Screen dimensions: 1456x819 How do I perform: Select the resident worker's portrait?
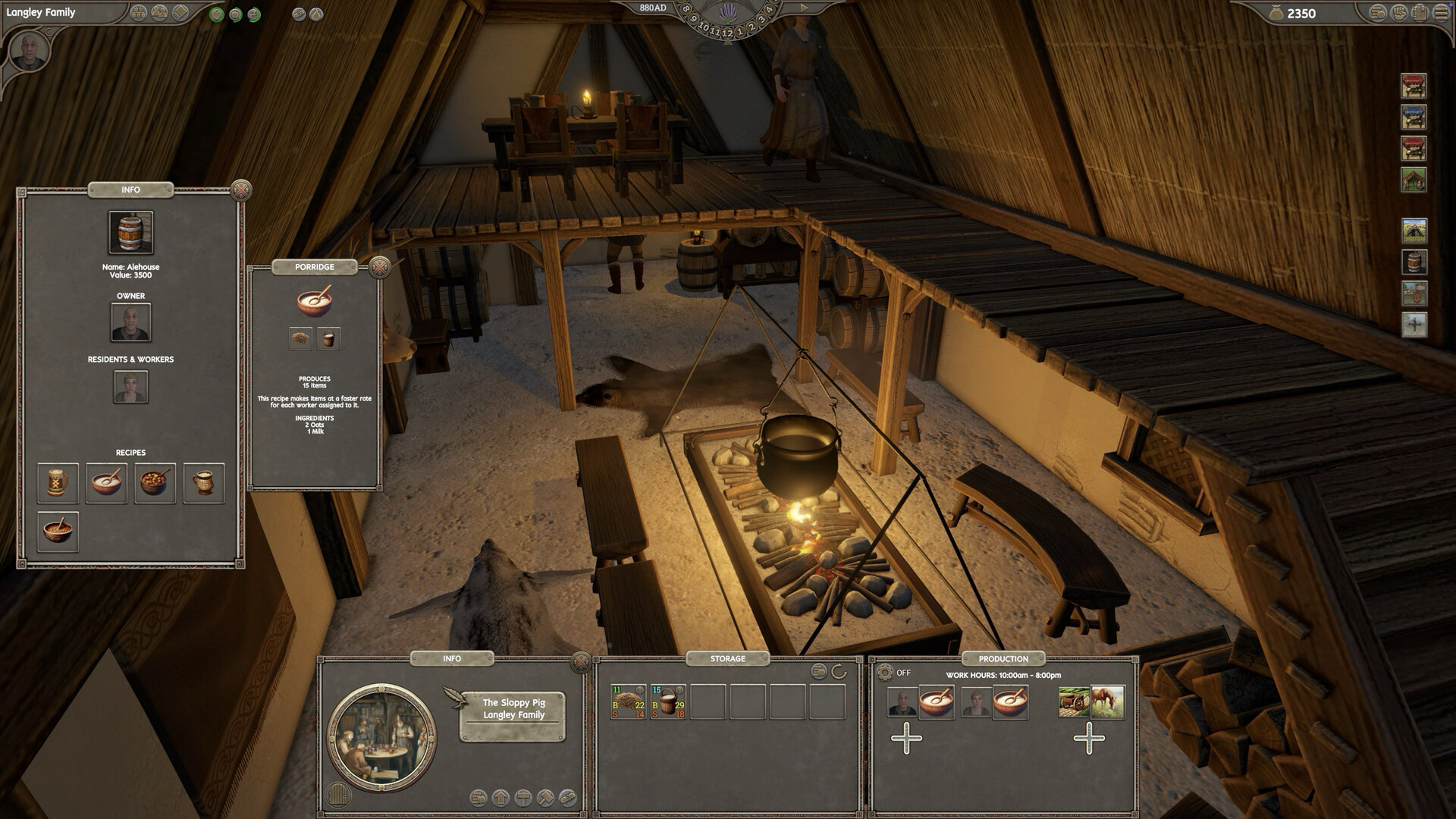pyautogui.click(x=130, y=387)
